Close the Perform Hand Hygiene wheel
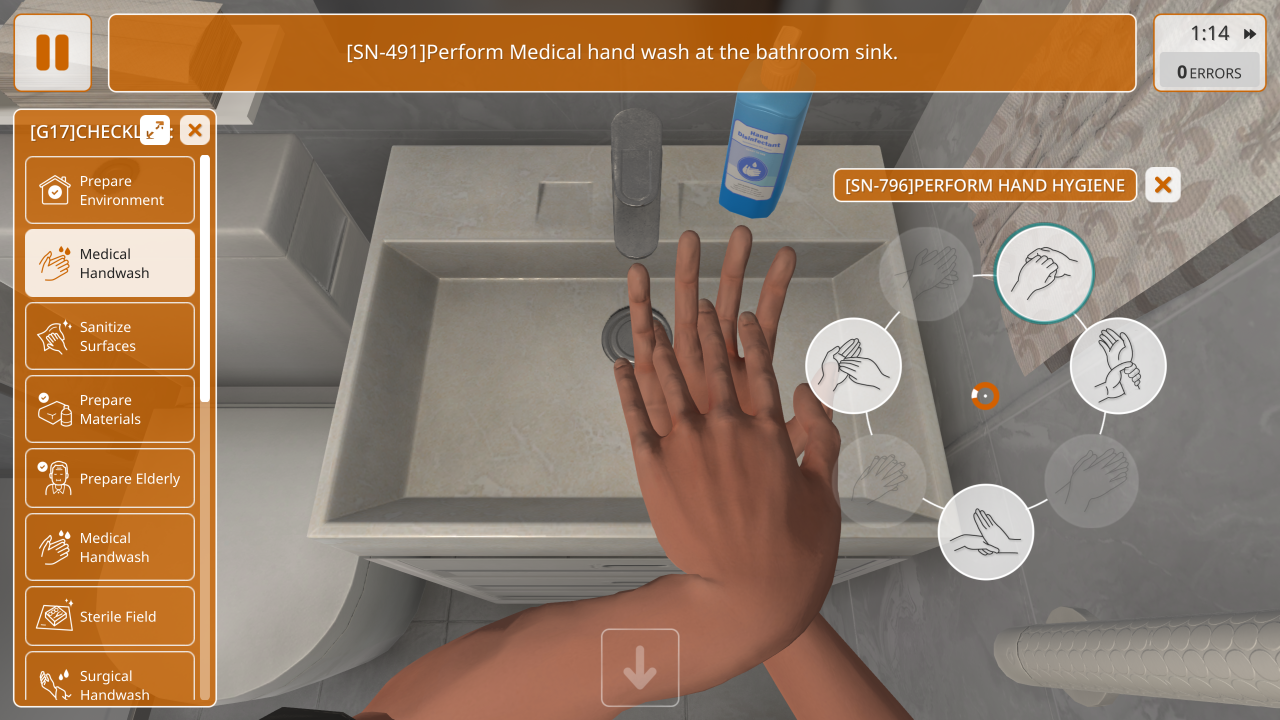 click(1163, 185)
